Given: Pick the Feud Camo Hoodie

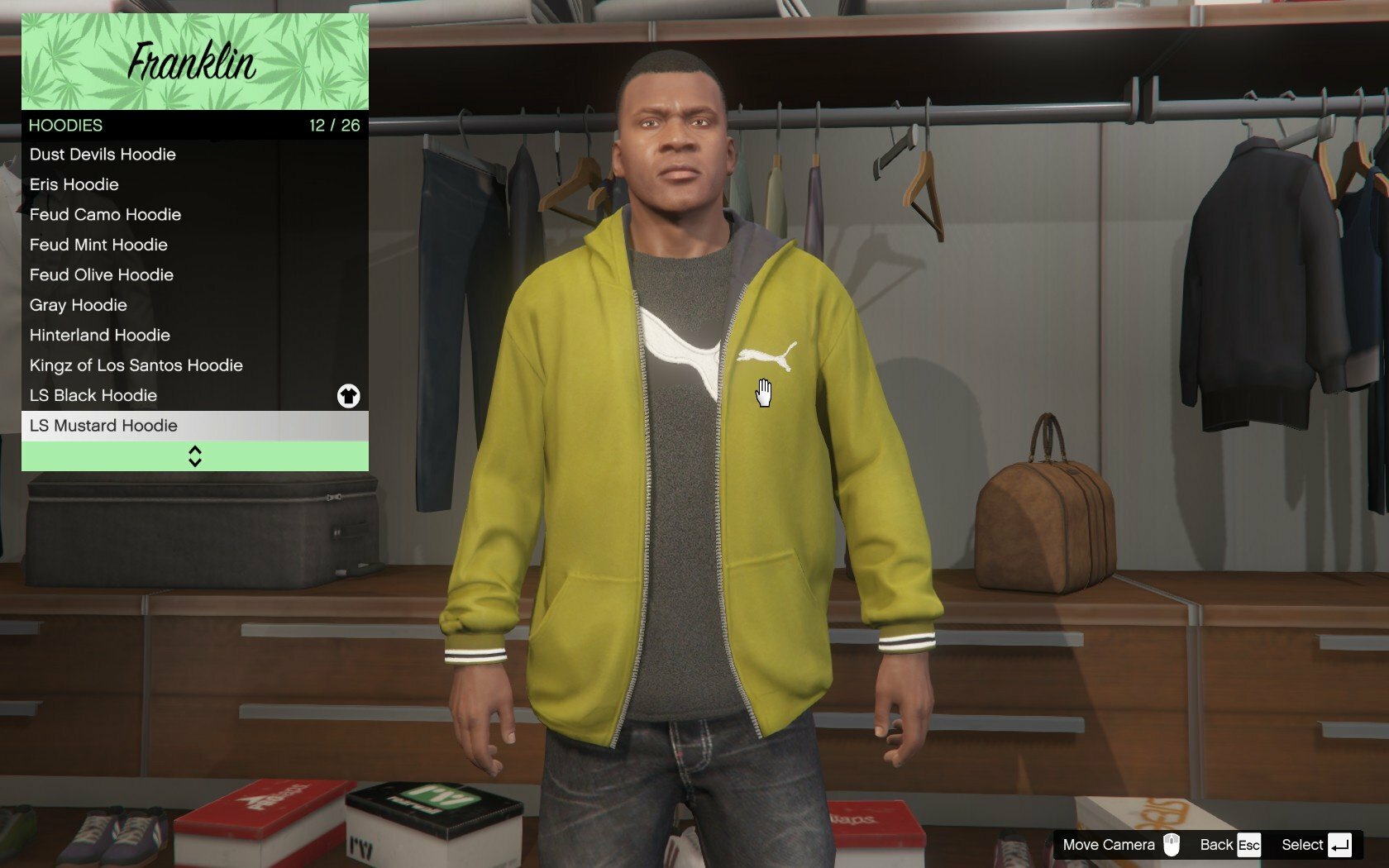Looking at the screenshot, I should [x=106, y=215].
